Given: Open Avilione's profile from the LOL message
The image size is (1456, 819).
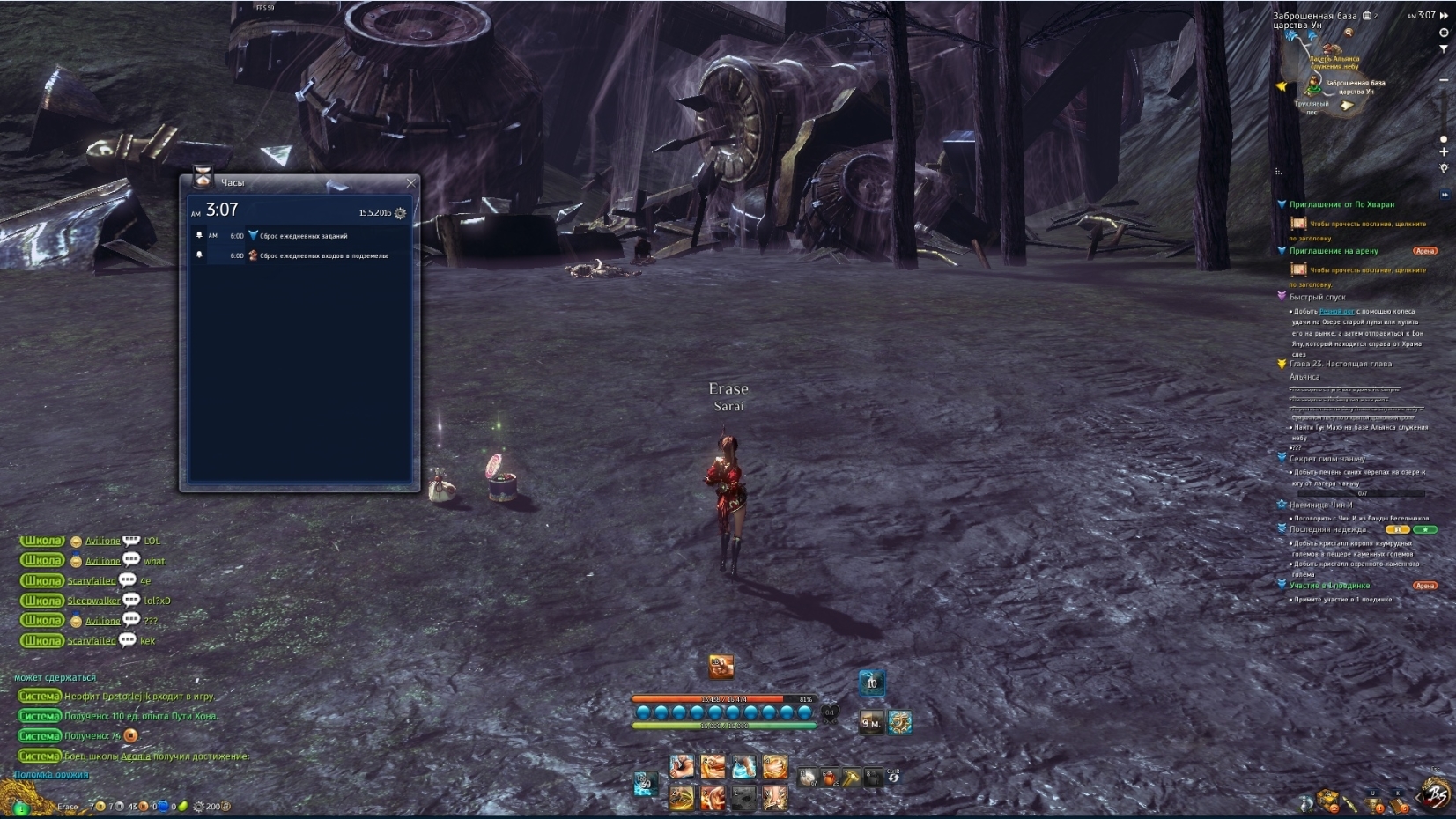Looking at the screenshot, I should [102, 542].
